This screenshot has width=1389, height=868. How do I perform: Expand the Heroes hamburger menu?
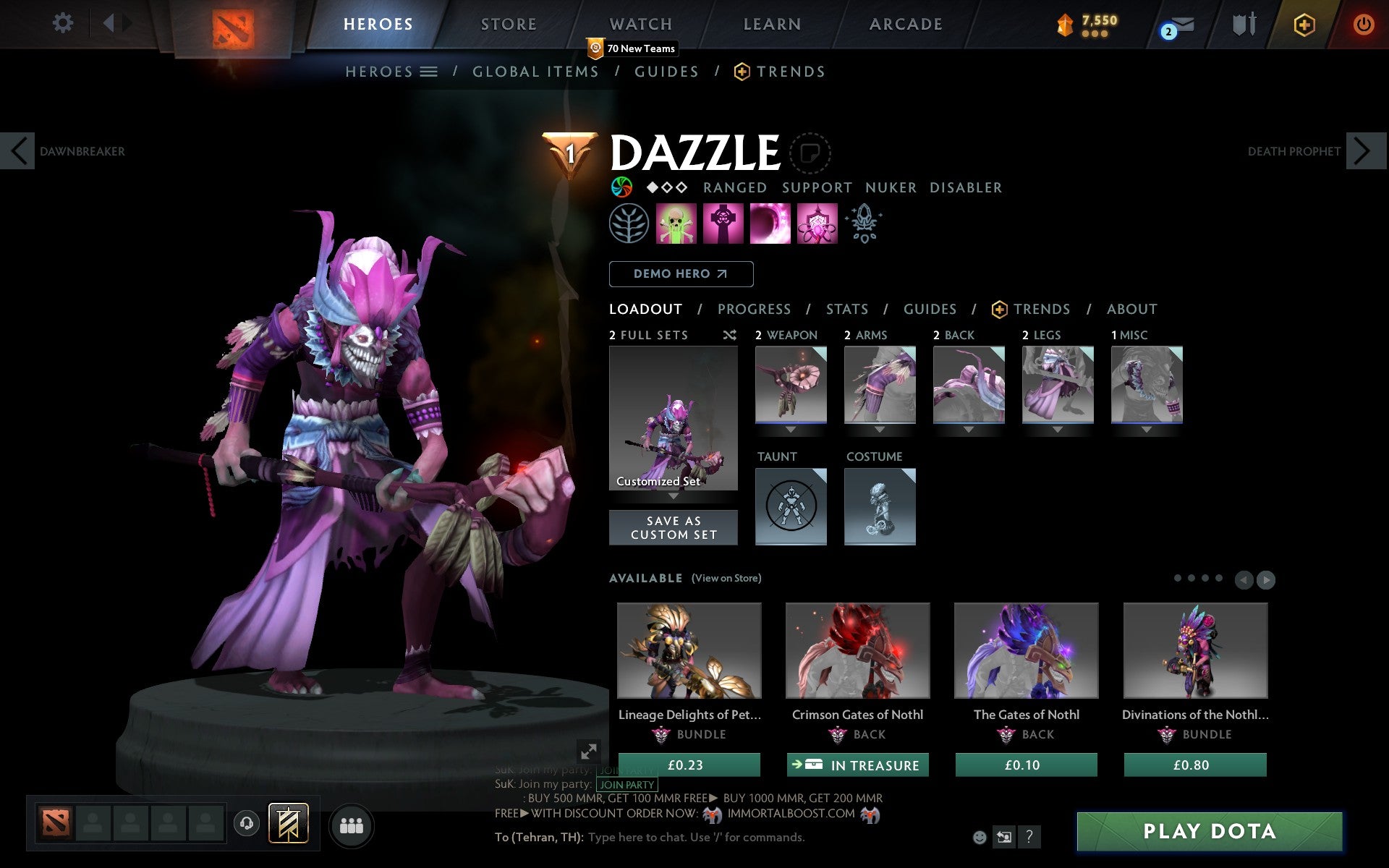coord(430,72)
